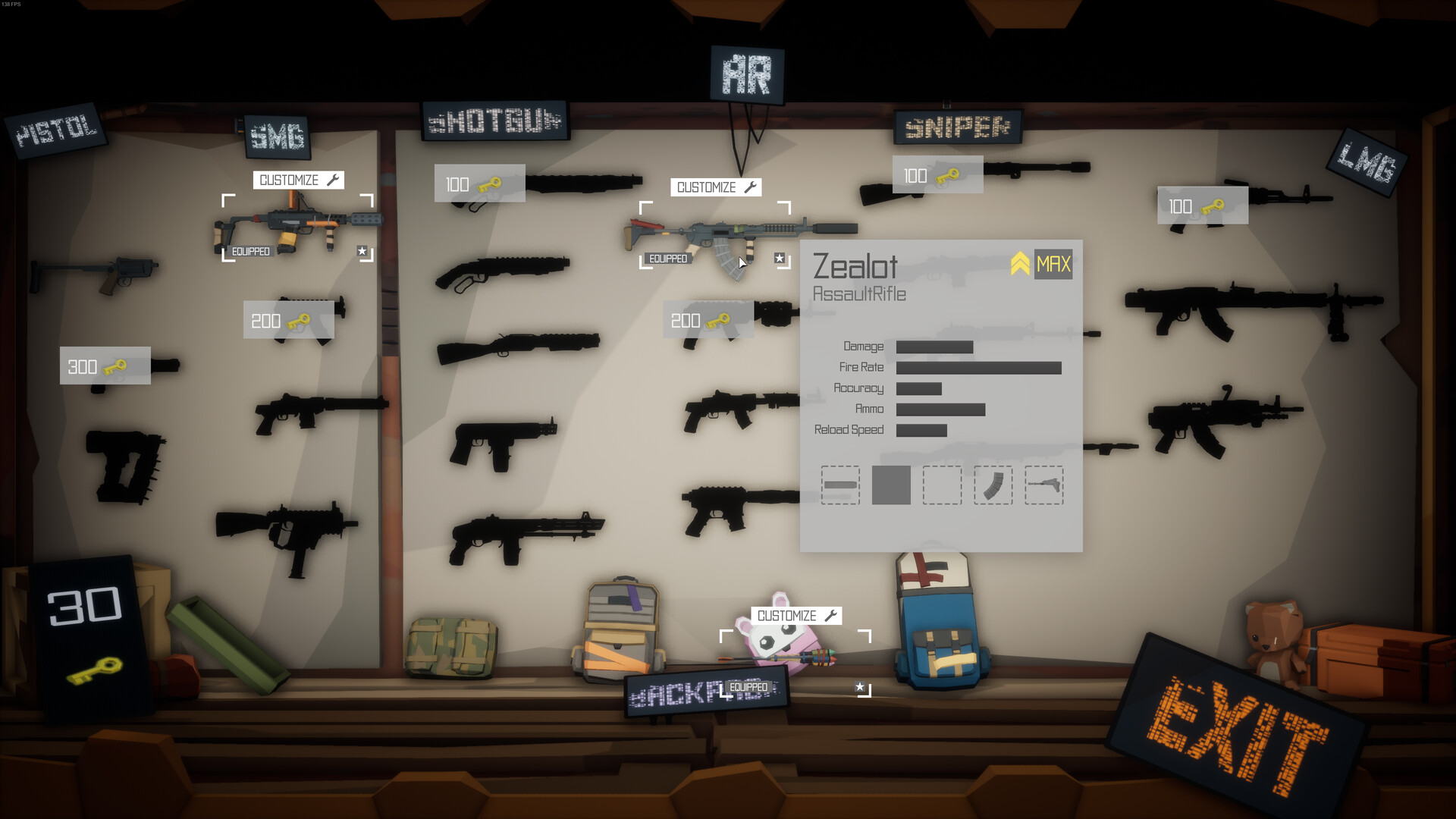Select the grip attachment slot icon
Image resolution: width=1456 pixels, height=819 pixels.
point(1043,486)
